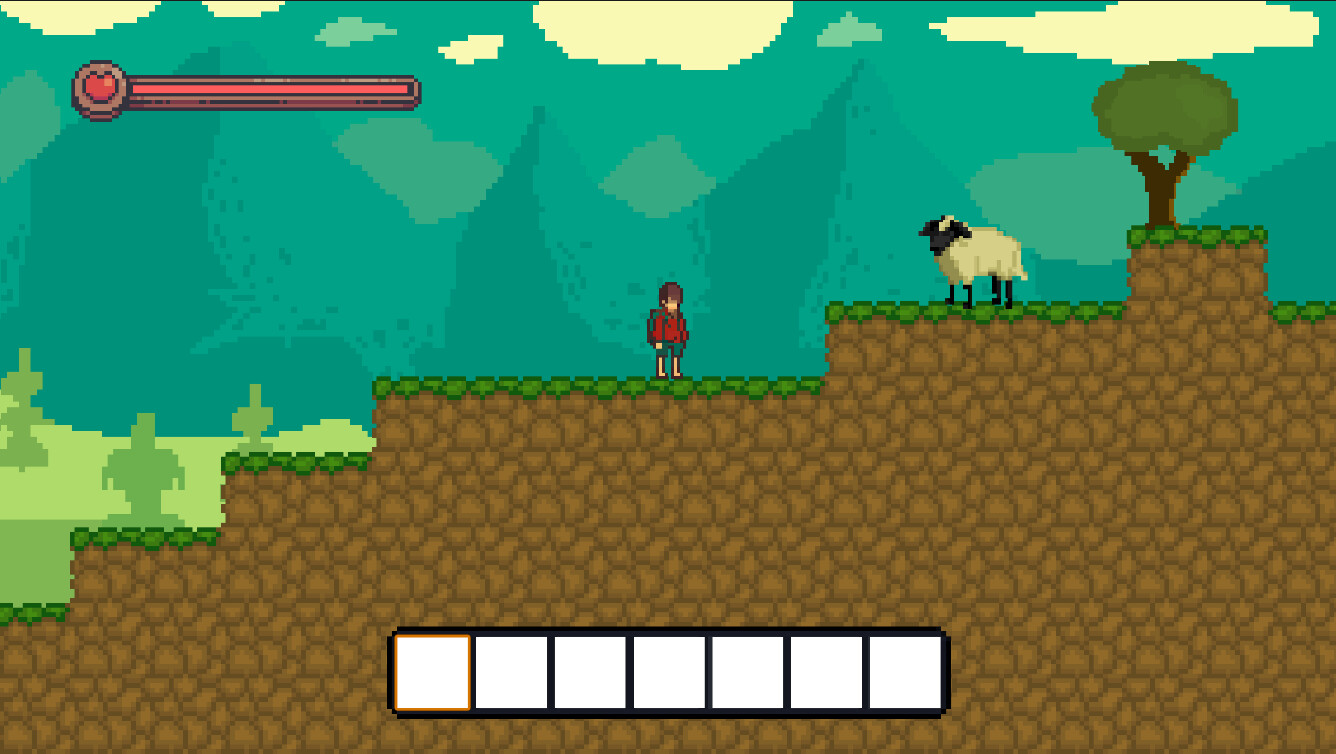Select the fifth hotbar slot
The height and width of the screenshot is (754, 1336).
[746, 671]
